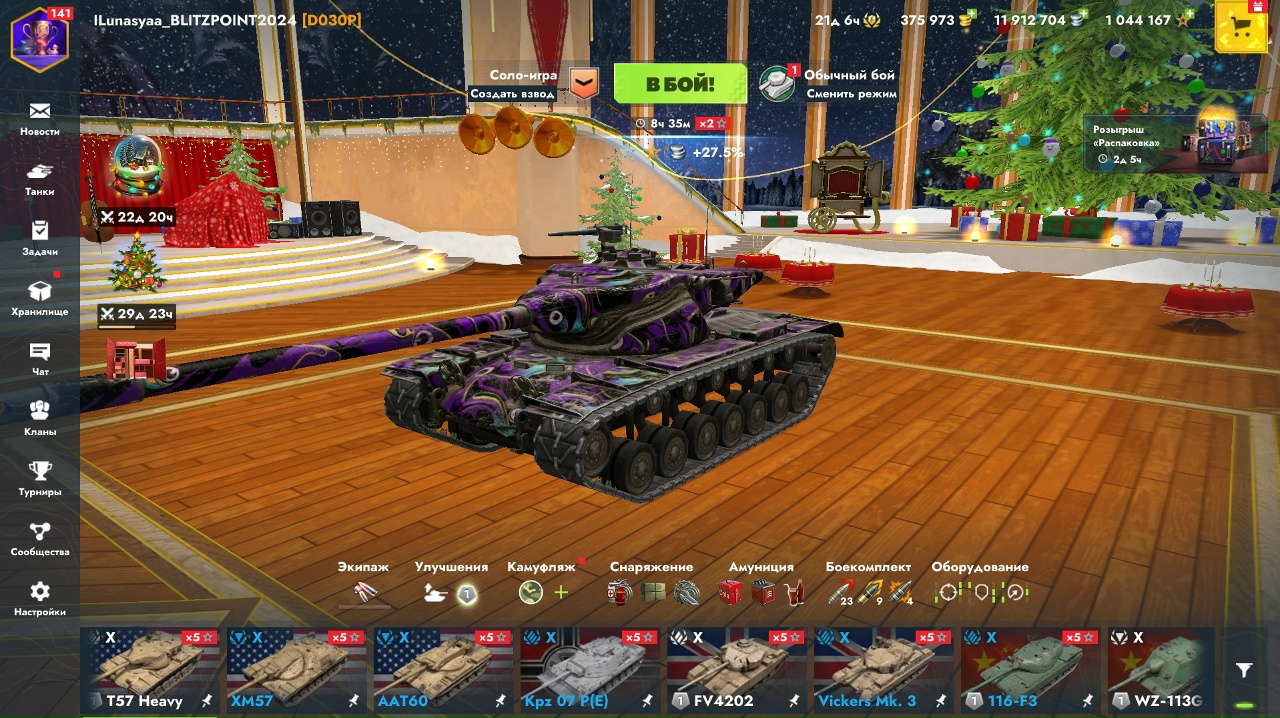The height and width of the screenshot is (718, 1280).
Task: Click Создать взвод to create a platoon
Action: [513, 94]
